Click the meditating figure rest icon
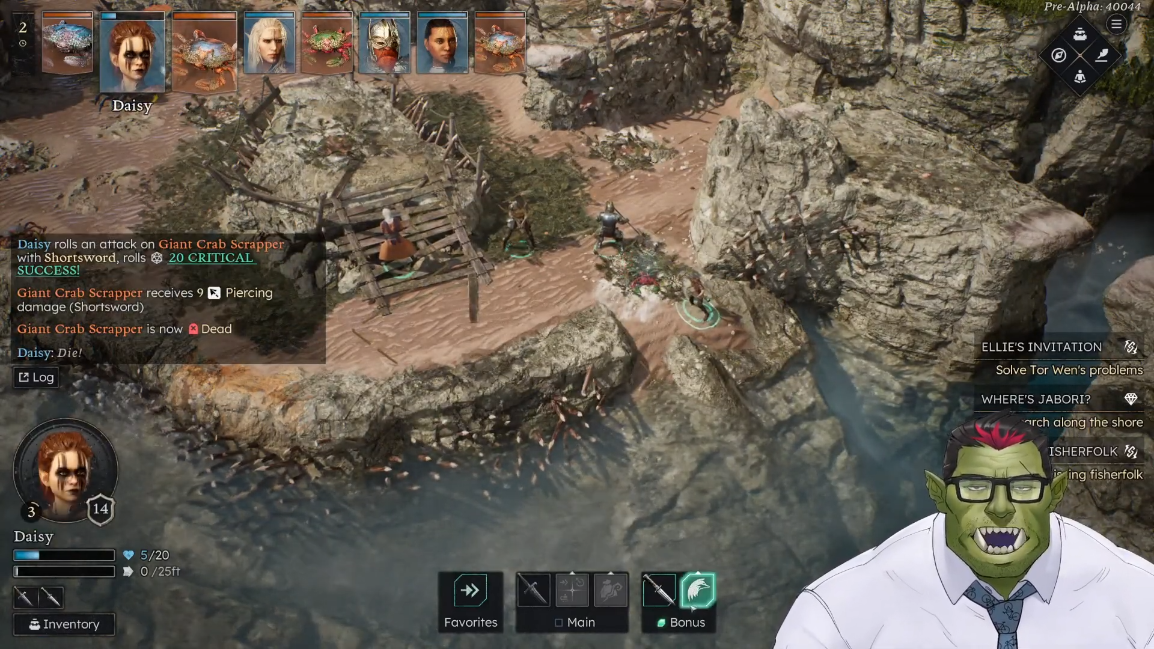The image size is (1154, 649). 1080,76
